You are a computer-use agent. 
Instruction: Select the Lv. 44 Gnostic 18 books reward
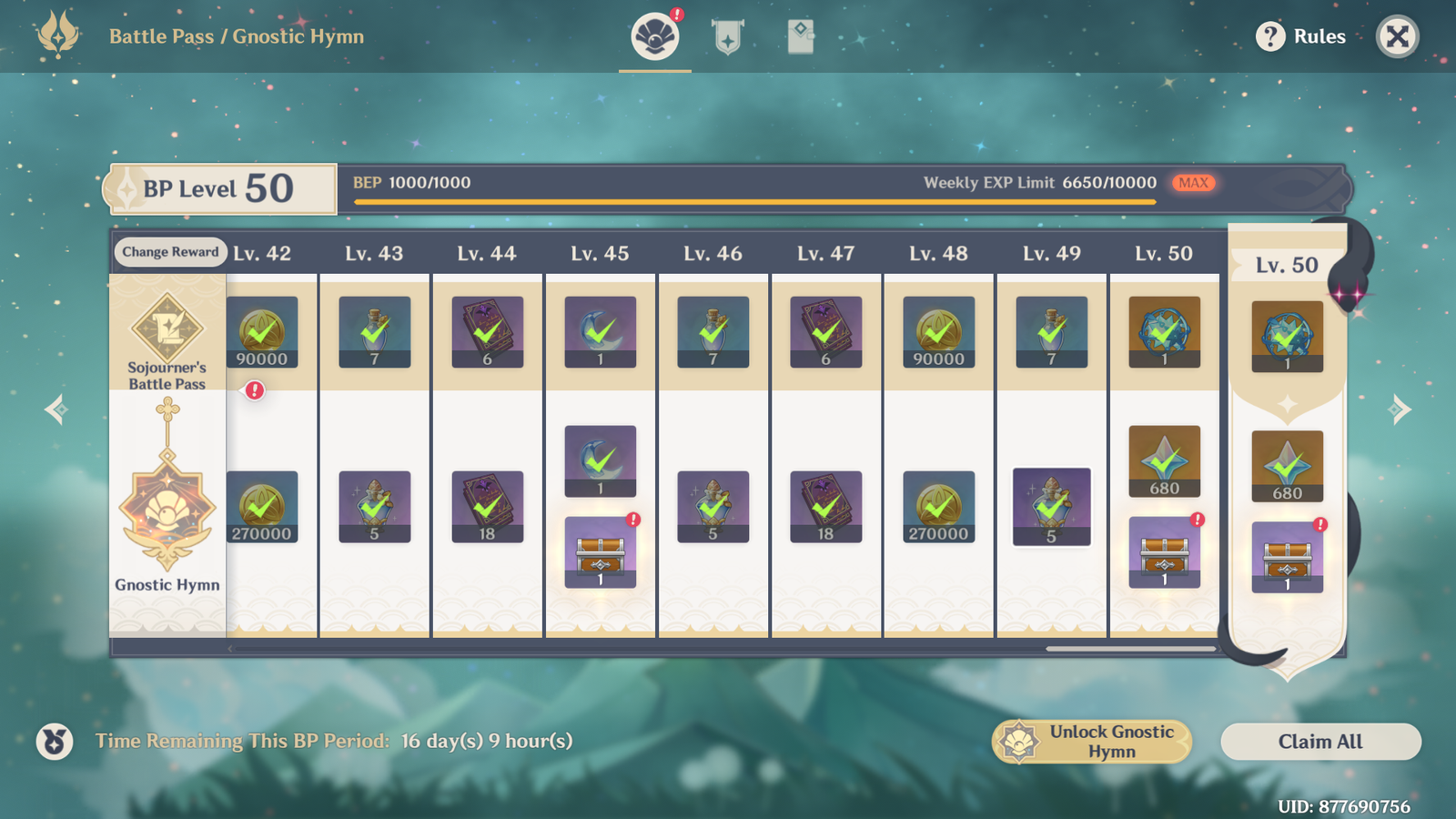488,507
